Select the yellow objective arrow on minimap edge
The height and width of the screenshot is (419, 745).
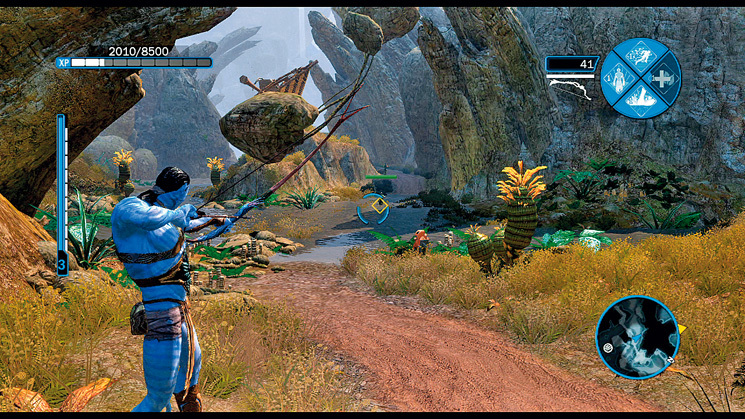click(682, 327)
